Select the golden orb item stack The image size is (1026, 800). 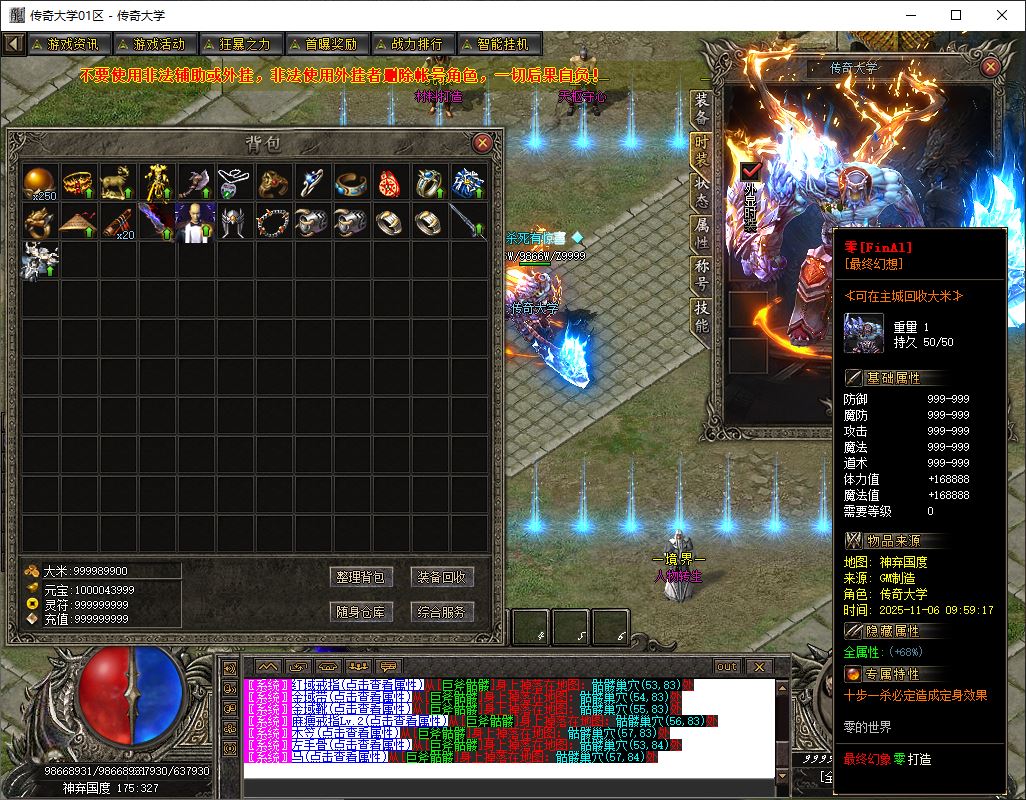[41, 182]
